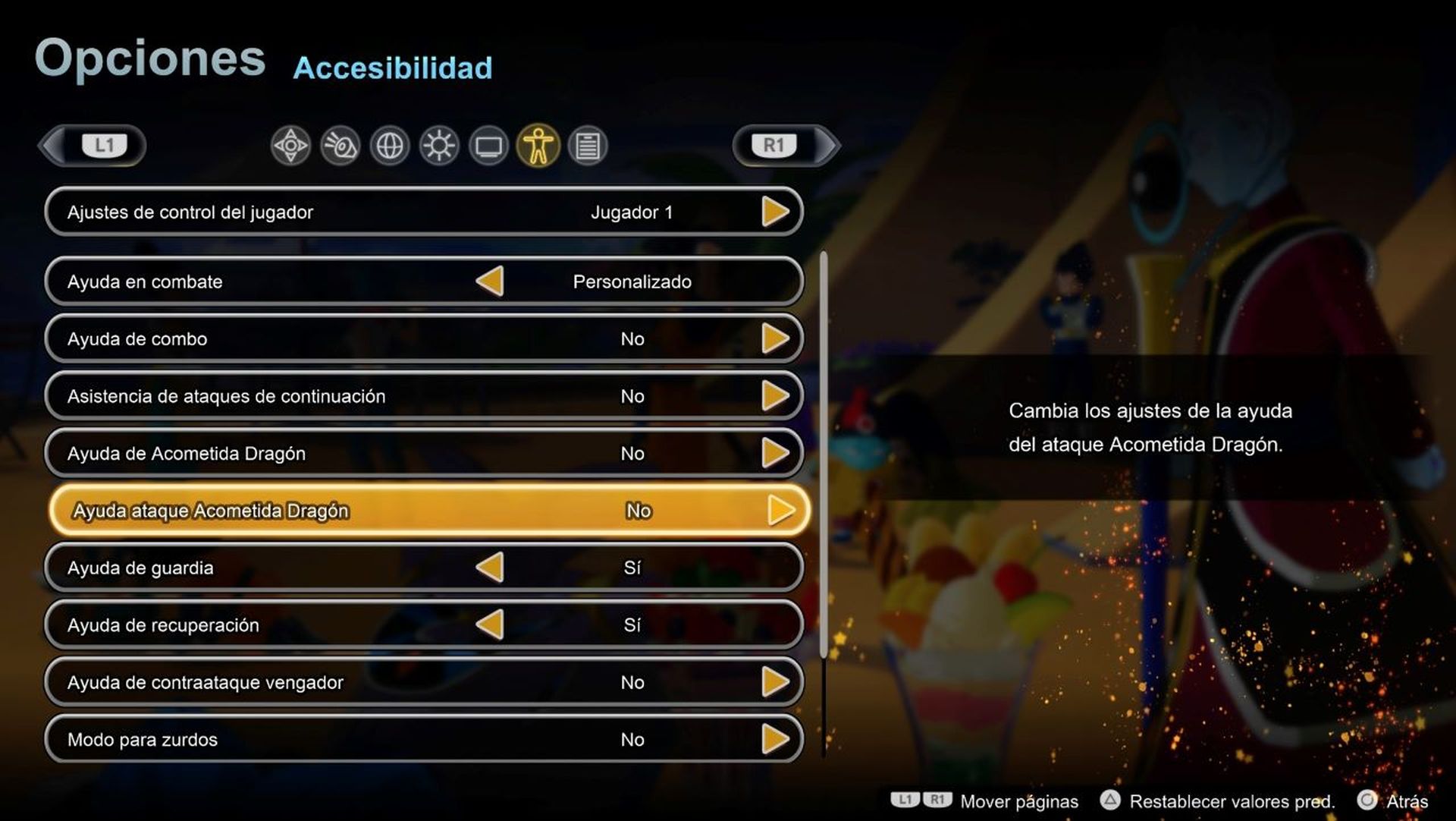Open the display settings monitor icon
Viewport: 1456px width, 821px height.
click(489, 146)
